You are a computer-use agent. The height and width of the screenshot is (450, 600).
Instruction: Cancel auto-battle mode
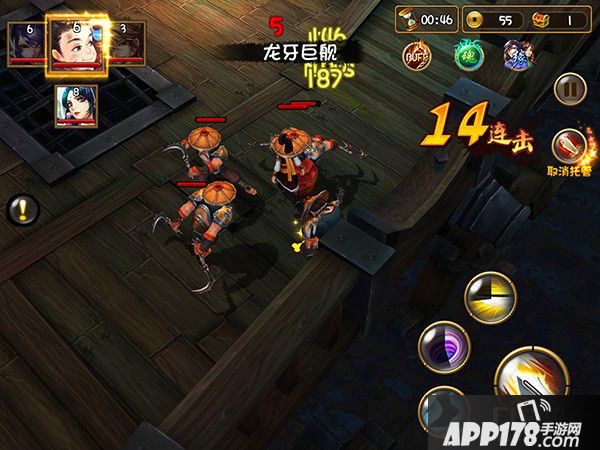tap(568, 146)
